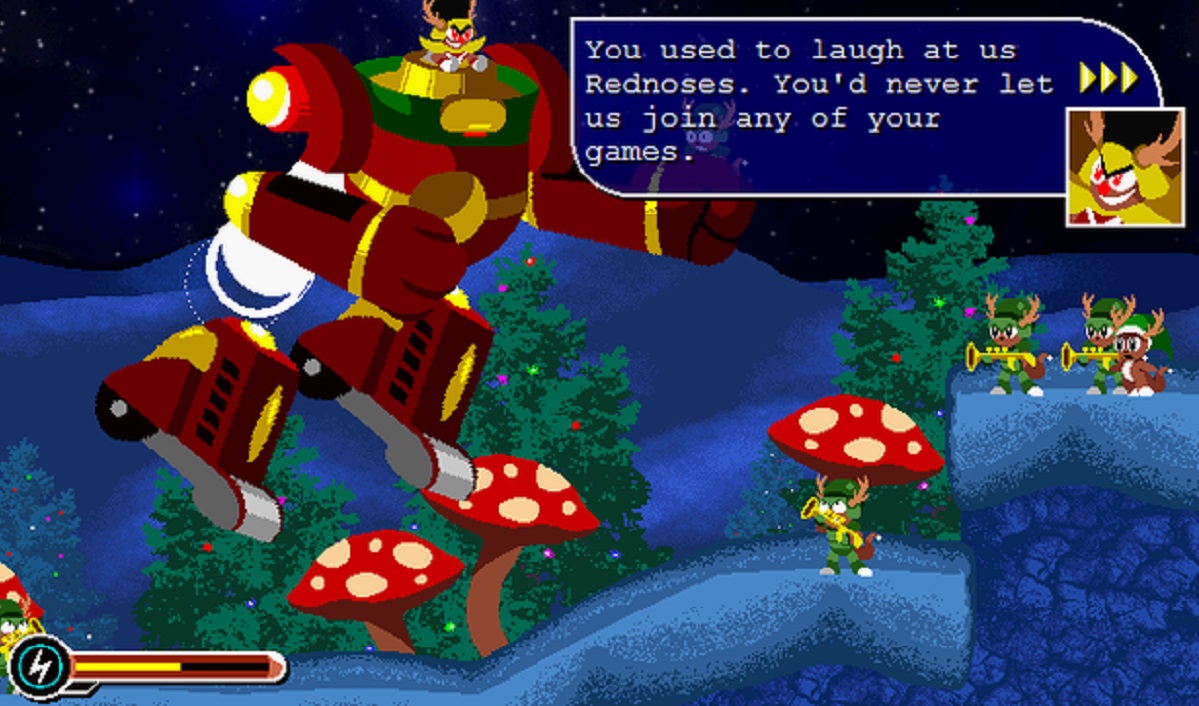Viewport: 1199px width, 706px height.
Task: Click the lightning bolt energy icon
Action: tap(40, 666)
